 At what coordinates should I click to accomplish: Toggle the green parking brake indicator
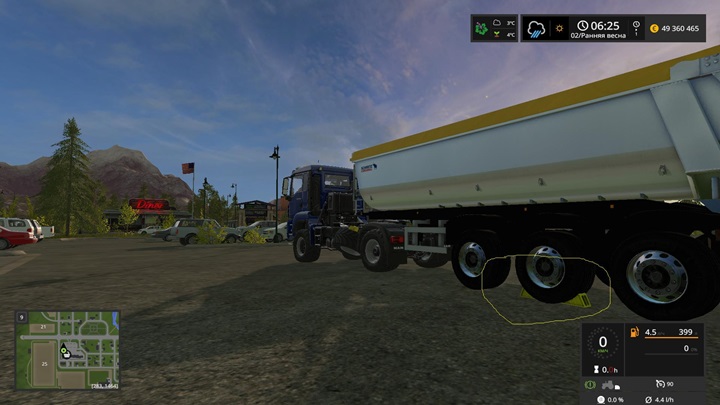click(x=591, y=384)
